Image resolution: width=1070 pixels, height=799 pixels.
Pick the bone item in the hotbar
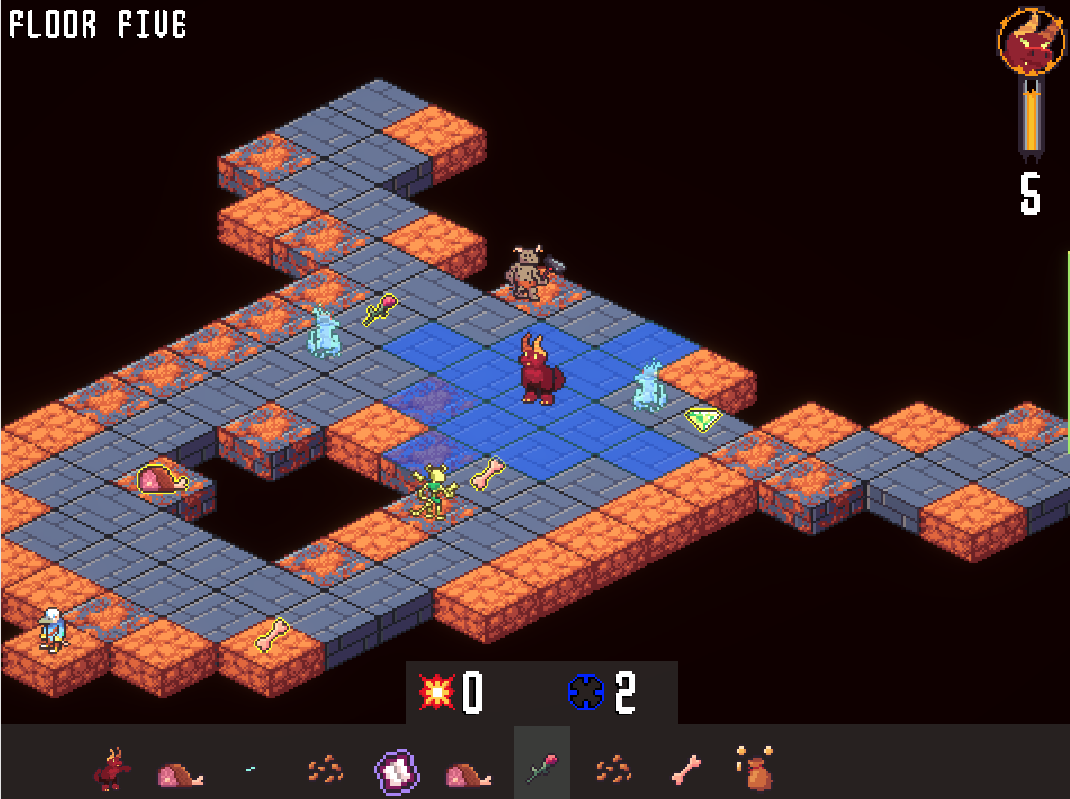pos(685,770)
